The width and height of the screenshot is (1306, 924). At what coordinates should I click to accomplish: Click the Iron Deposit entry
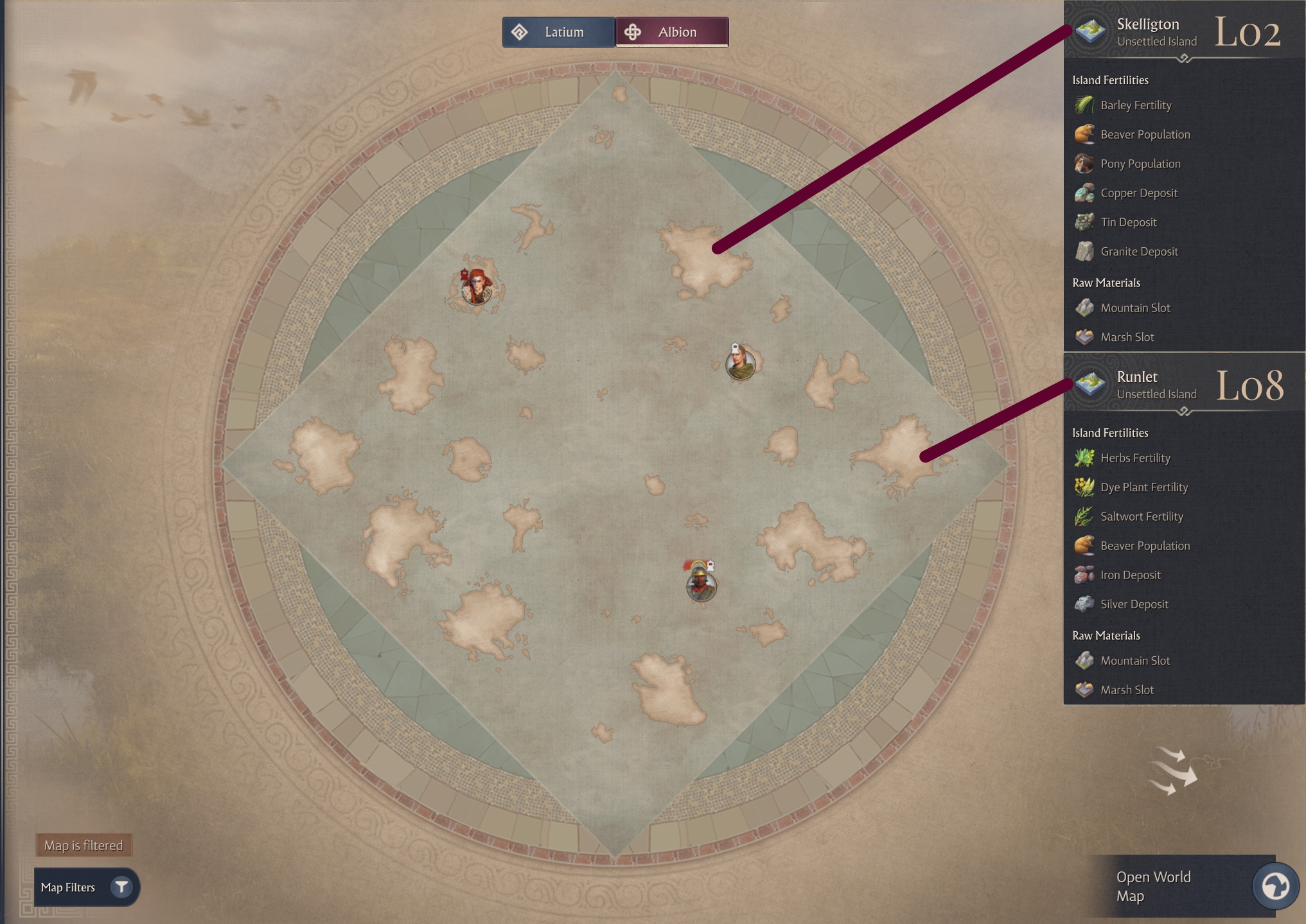tap(1130, 575)
